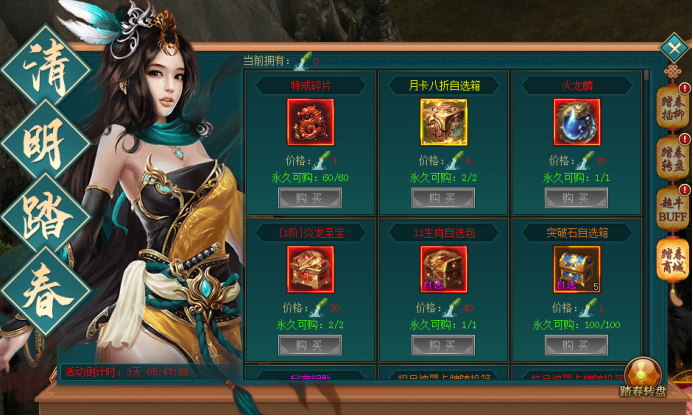
Task: Open the 越牛BUFF tab
Action: [671, 210]
